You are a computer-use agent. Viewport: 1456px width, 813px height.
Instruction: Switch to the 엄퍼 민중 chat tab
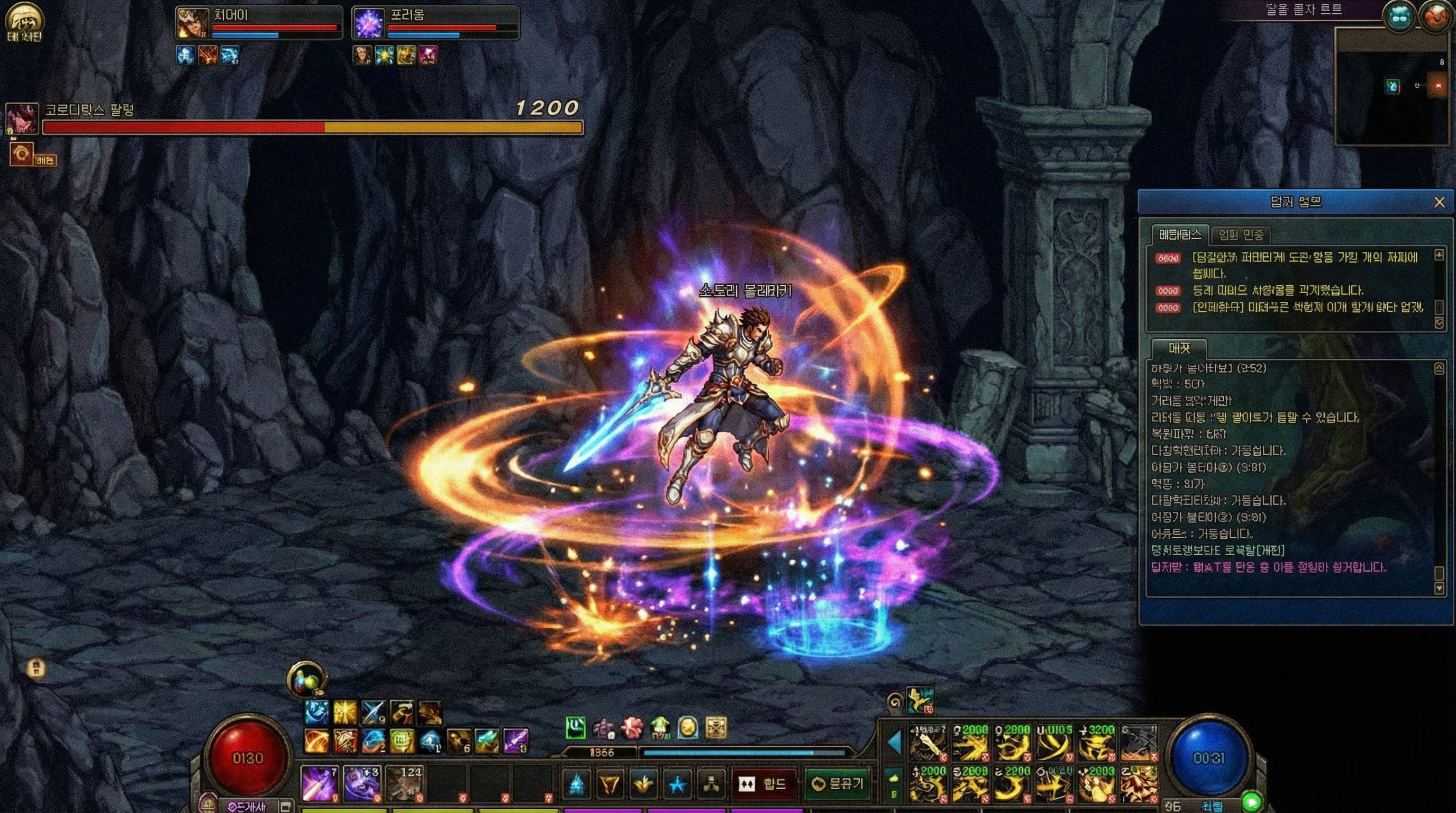(1241, 234)
